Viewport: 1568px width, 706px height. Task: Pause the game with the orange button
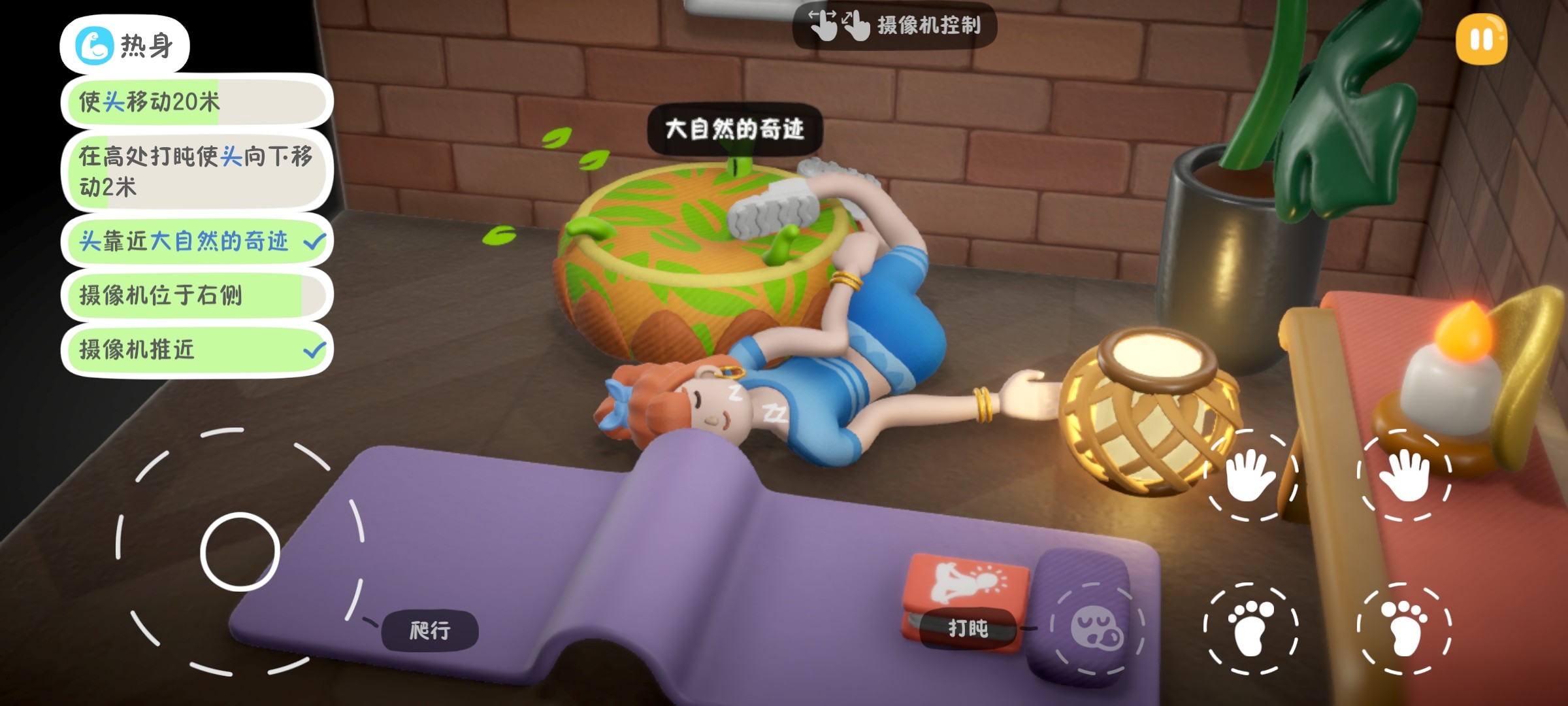[x=1481, y=39]
